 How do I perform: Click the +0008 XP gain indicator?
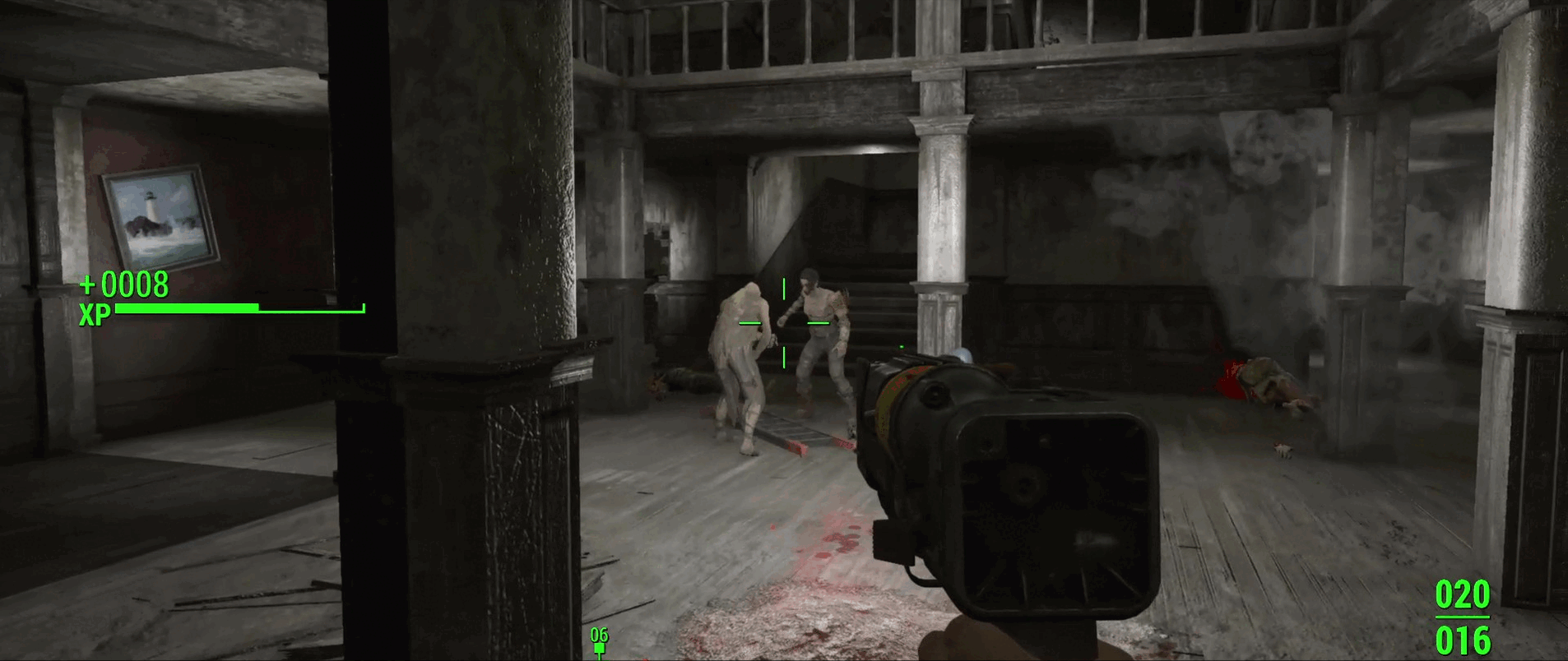tap(123, 287)
